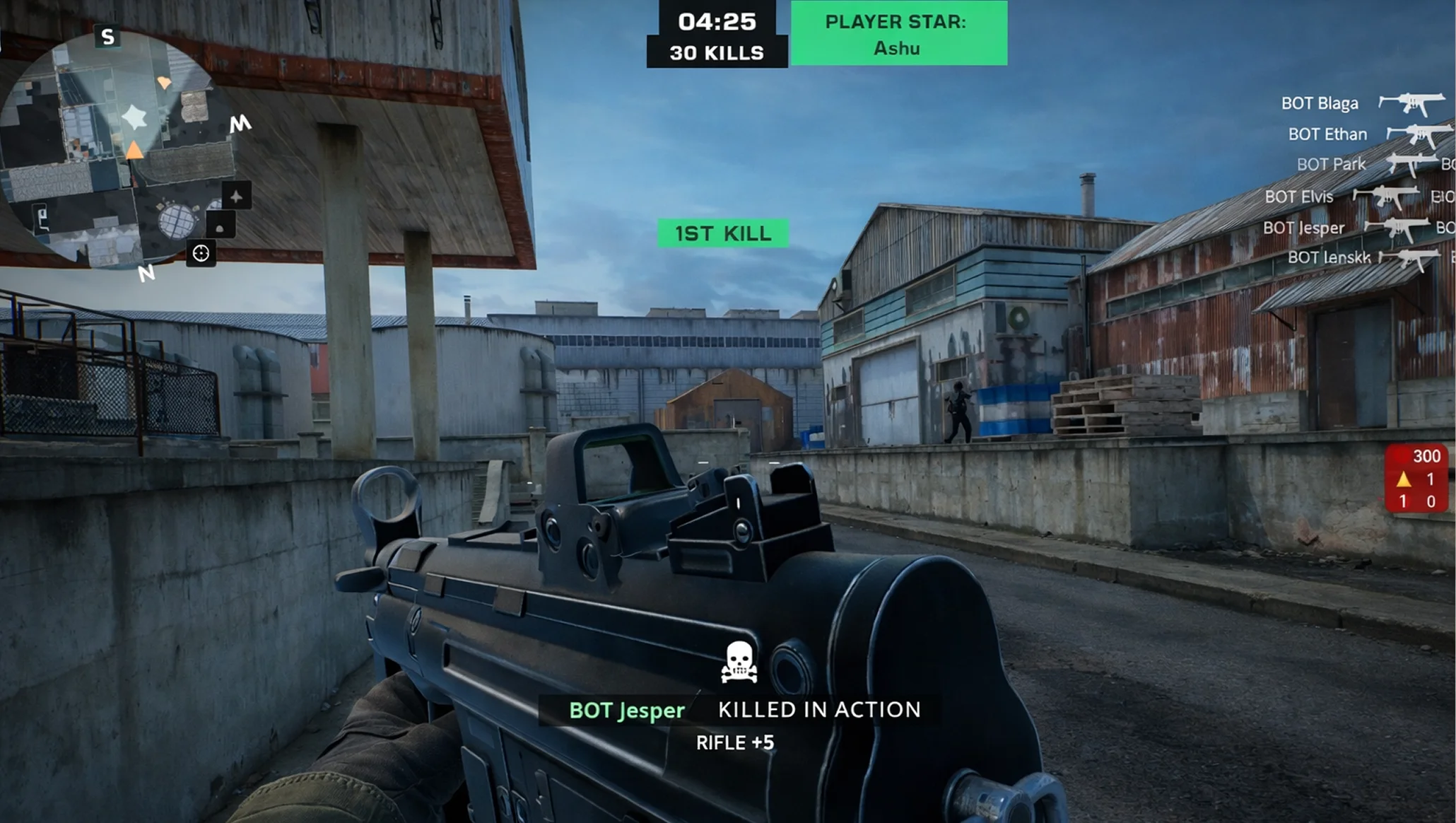Click BOT Park in the kill feed
This screenshot has height=823, width=1456.
coord(1330,164)
